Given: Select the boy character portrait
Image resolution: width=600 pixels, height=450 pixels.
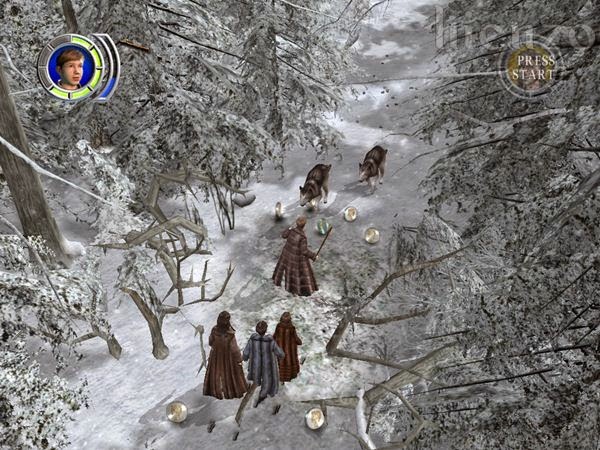Looking at the screenshot, I should 72,66.
